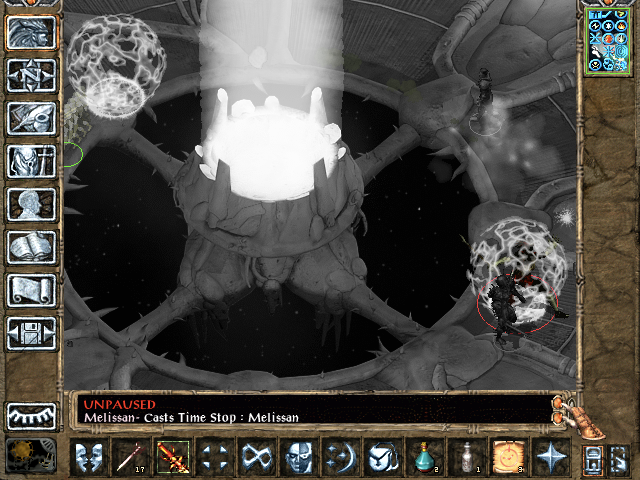Image resolution: width=640 pixels, height=480 pixels.
Task: Open the inventory screen
Action: point(31,161)
